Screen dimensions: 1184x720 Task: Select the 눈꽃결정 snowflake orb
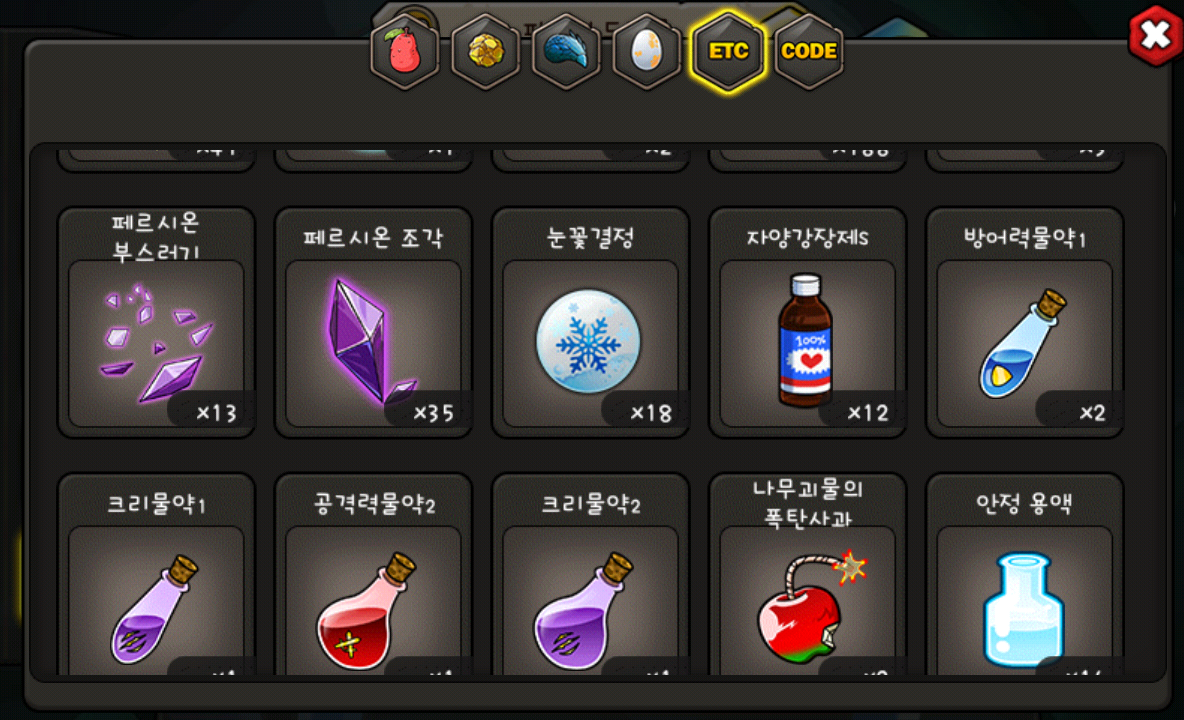pos(590,342)
